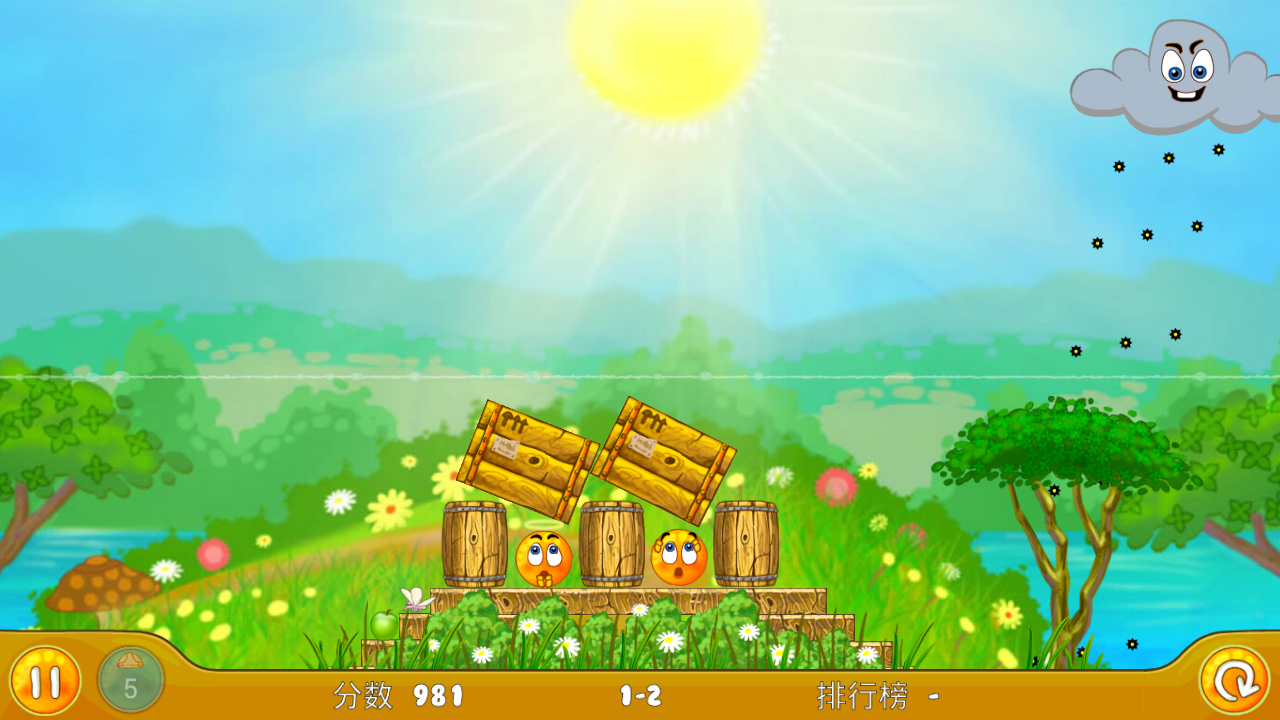The image size is (1280, 720).
Task: Restart the level using the circular arrow button
Action: coord(1234,681)
